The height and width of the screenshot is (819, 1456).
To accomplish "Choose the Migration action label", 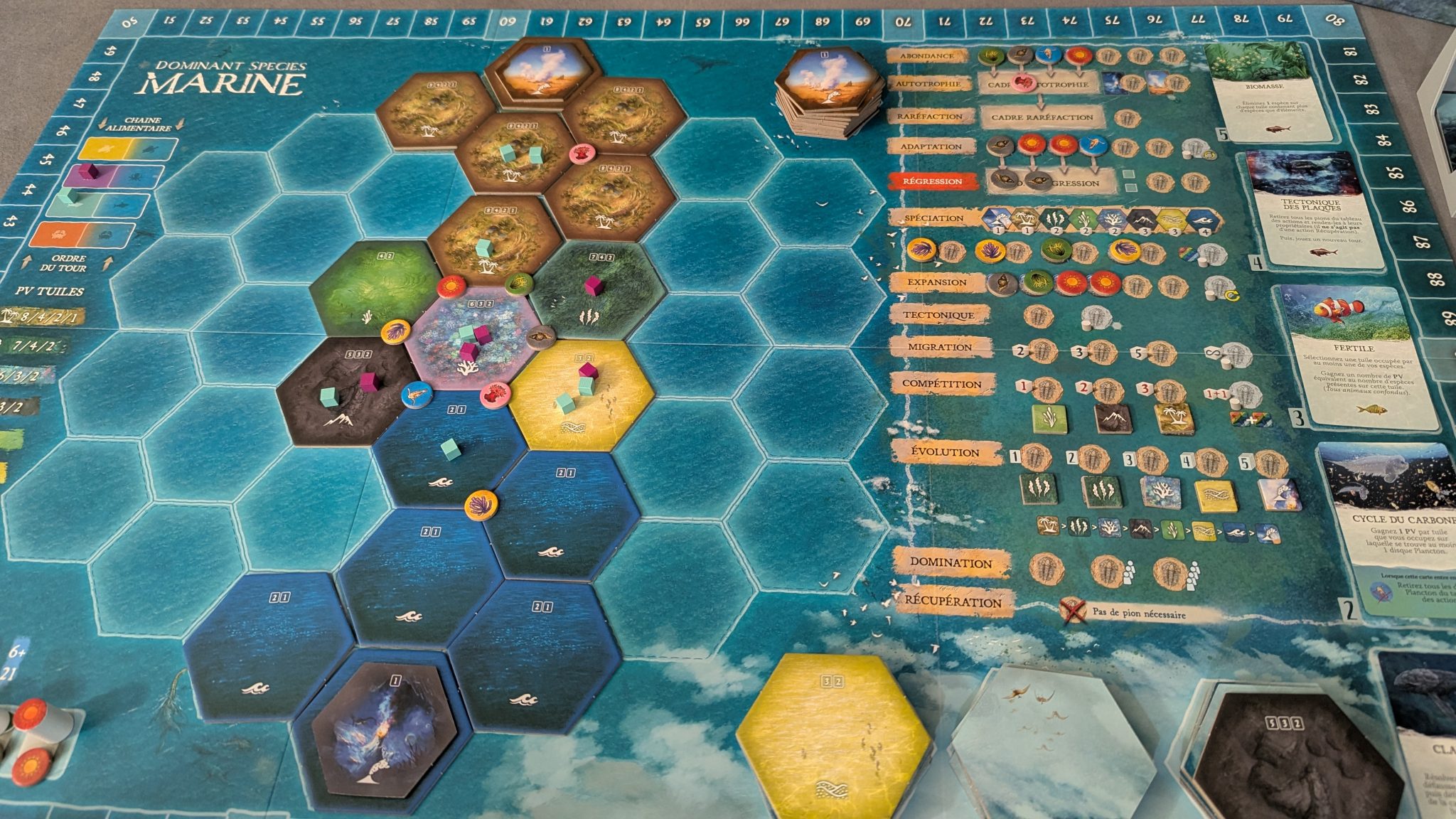I will 939,347.
